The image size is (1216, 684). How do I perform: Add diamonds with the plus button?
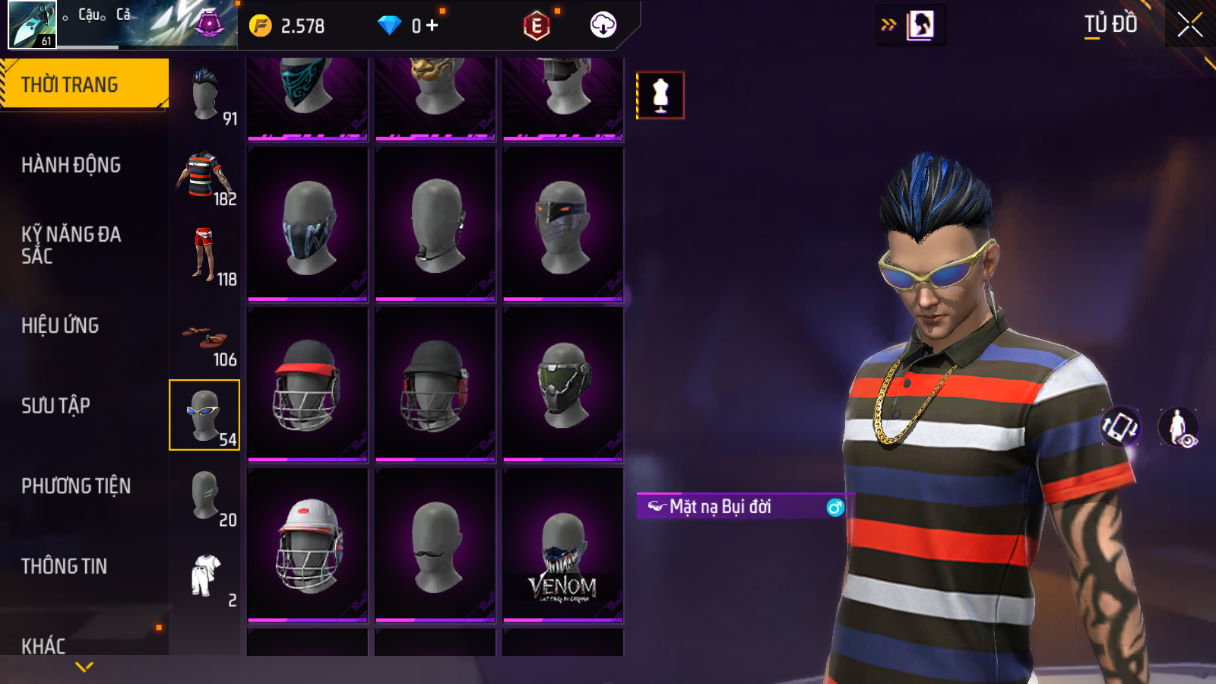(x=432, y=26)
